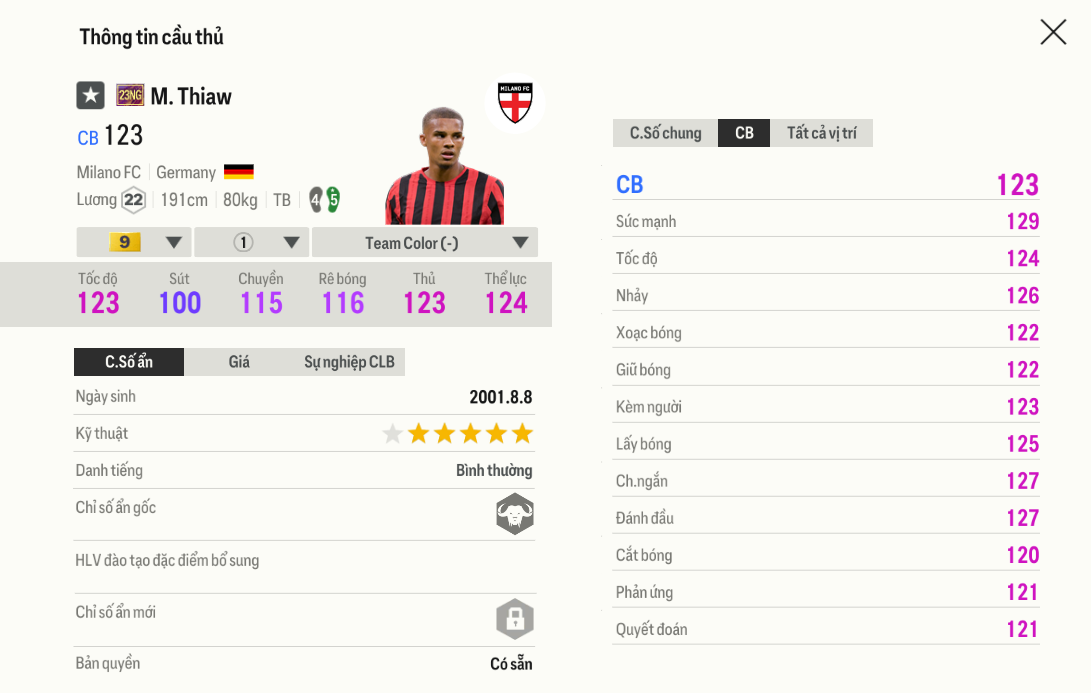
Task: Click the Milano FC club crest
Action: coord(515,102)
